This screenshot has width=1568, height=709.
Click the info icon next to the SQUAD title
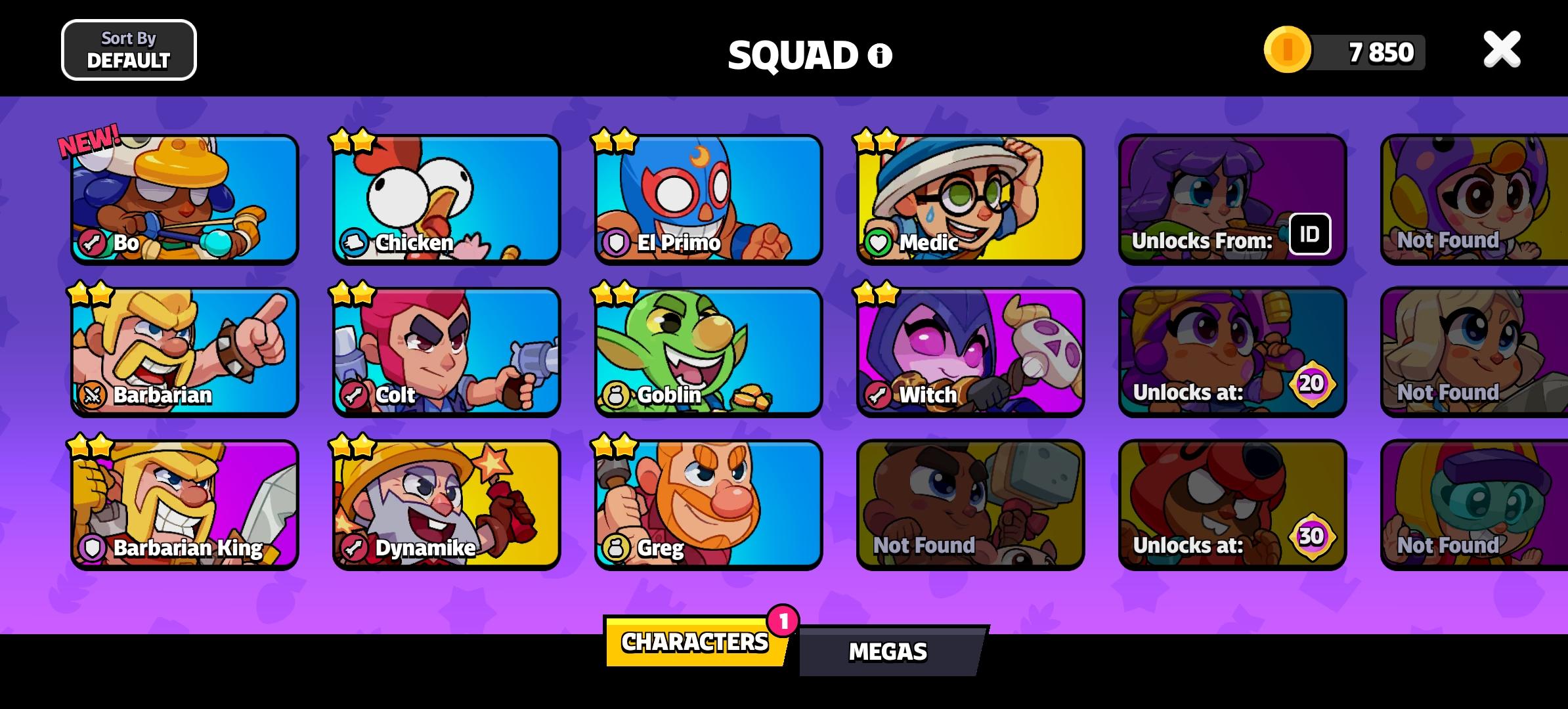[878, 56]
